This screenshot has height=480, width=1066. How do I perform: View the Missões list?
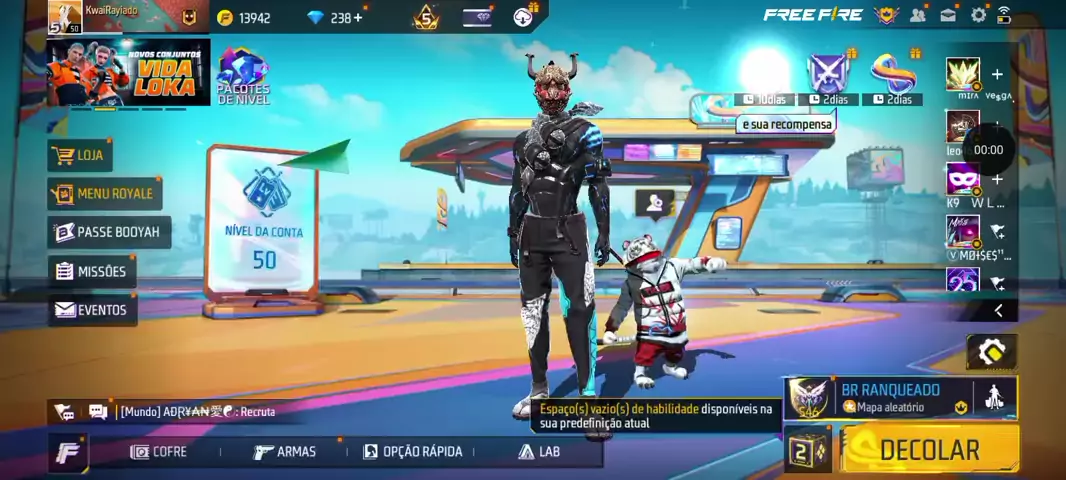[92, 271]
